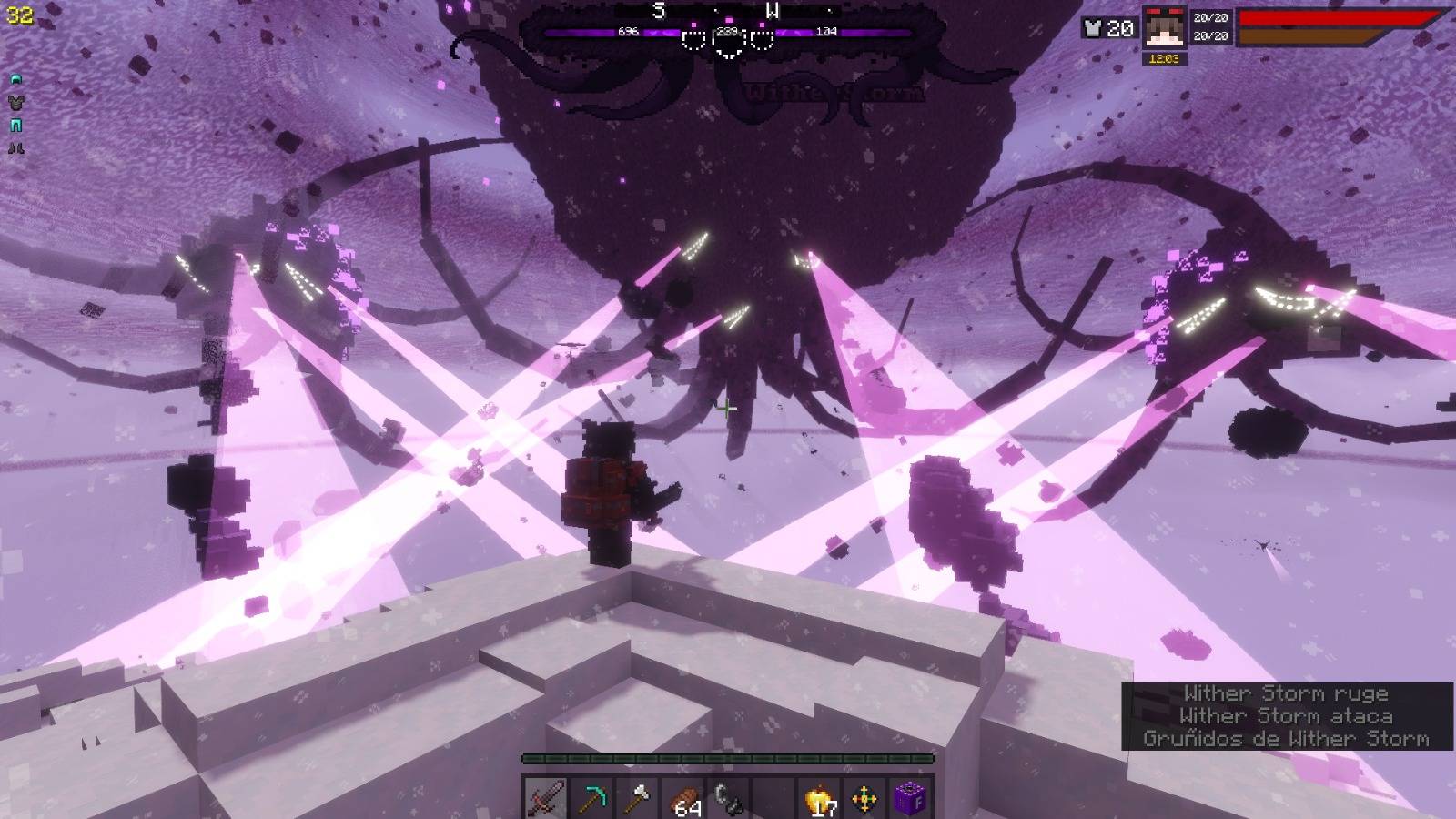Select the golden apple stack
The image size is (1456, 819).
click(x=819, y=800)
